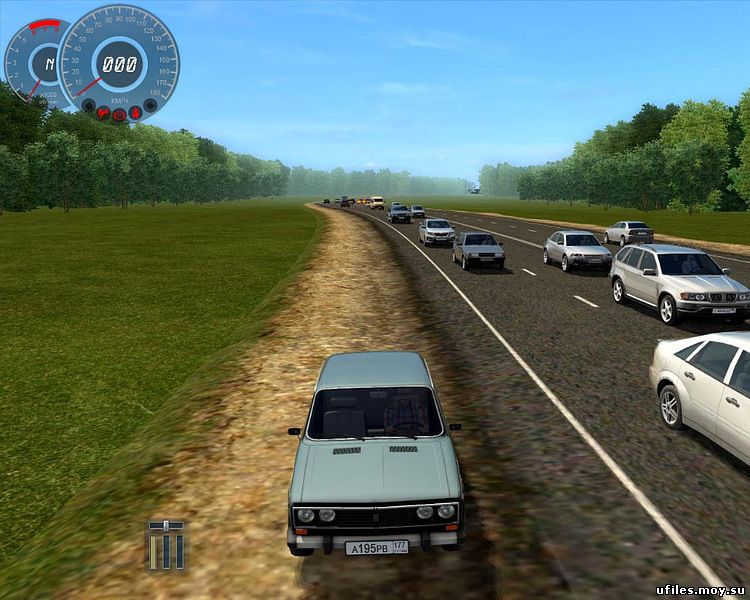Select the red seatbelt warning indicator
This screenshot has height=600, width=750.
tap(135, 113)
